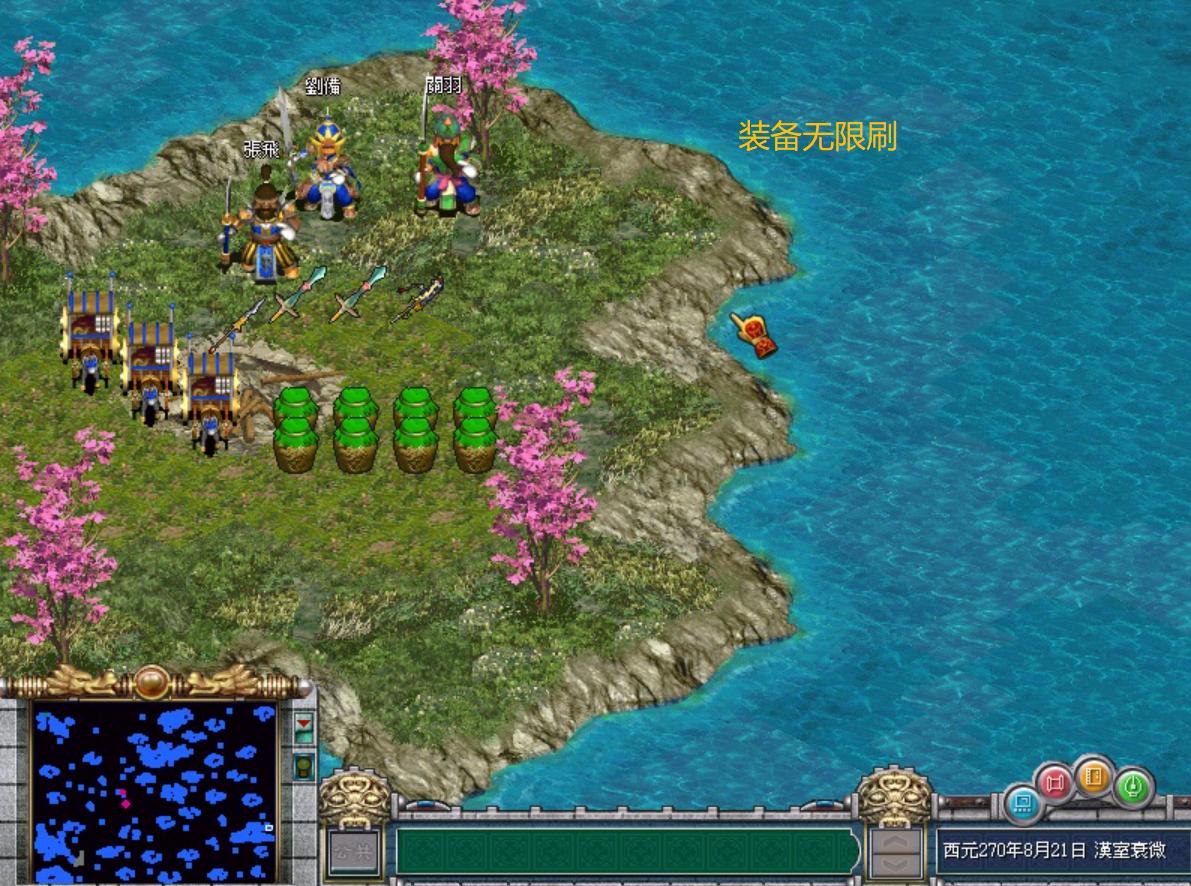Click the green lamp button beside minimap

pyautogui.click(x=304, y=767)
